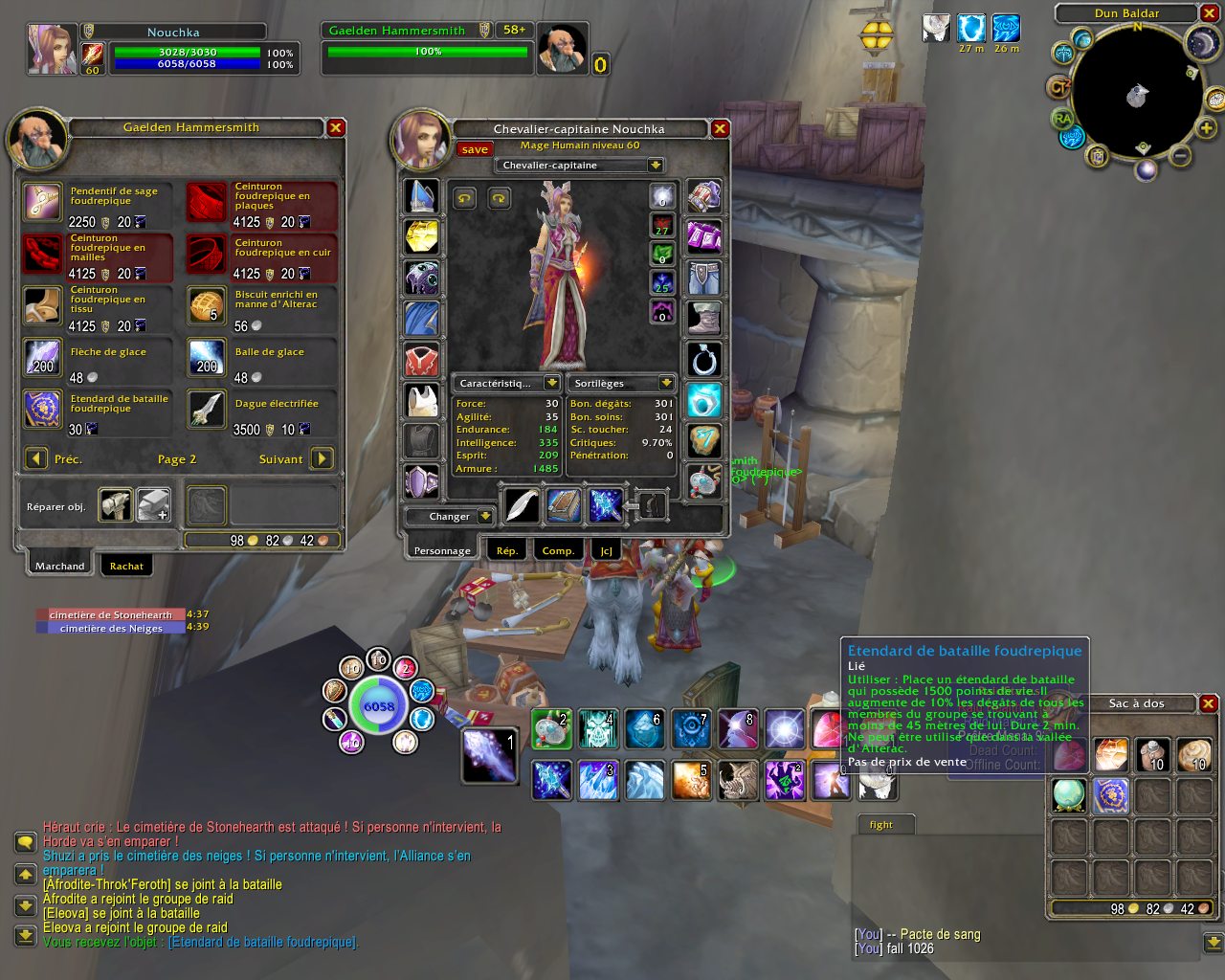Close the Chevalier-capitaine Nouchka character panel

[x=720, y=129]
